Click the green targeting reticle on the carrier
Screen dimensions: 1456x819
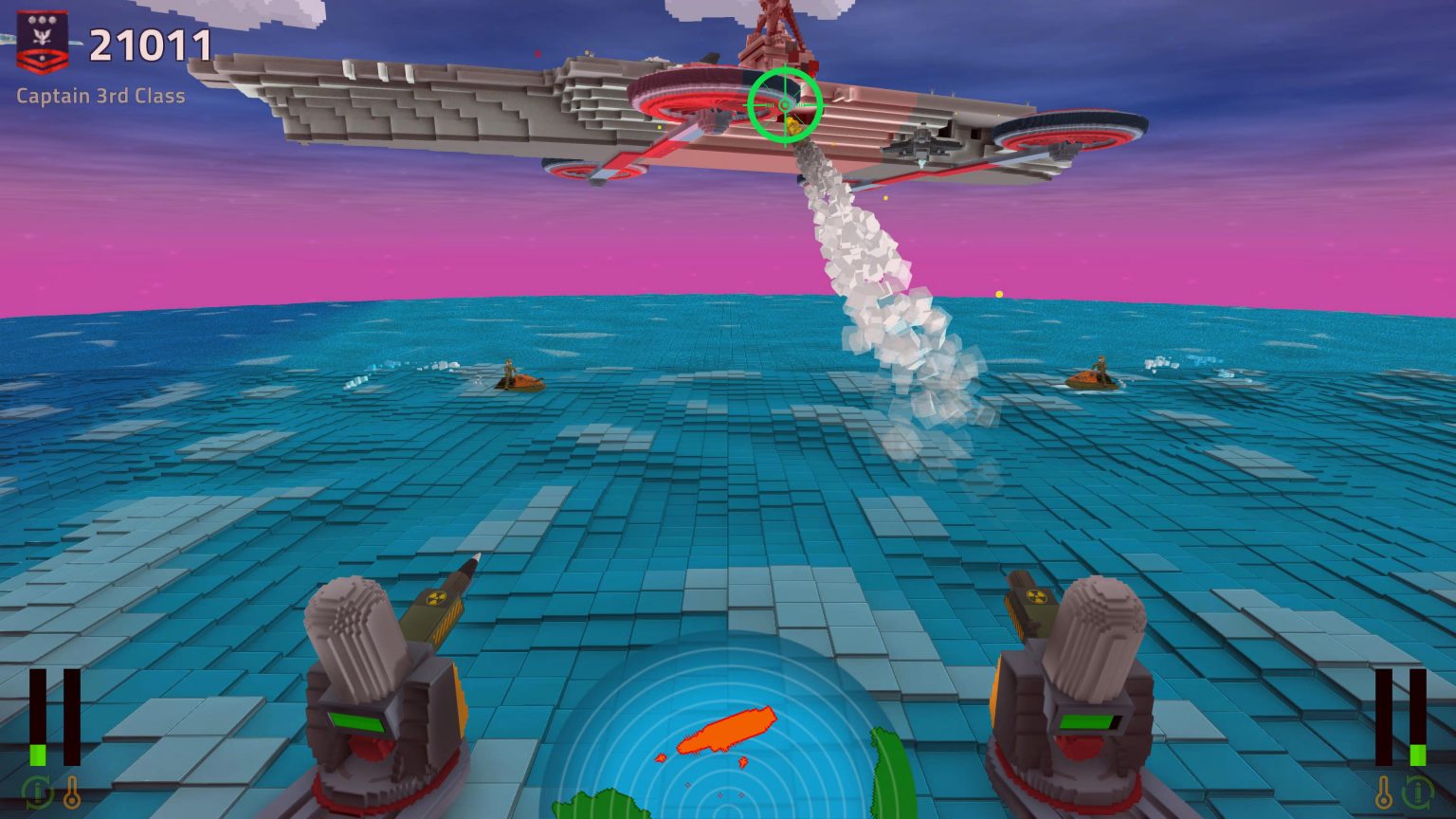pyautogui.click(x=784, y=104)
